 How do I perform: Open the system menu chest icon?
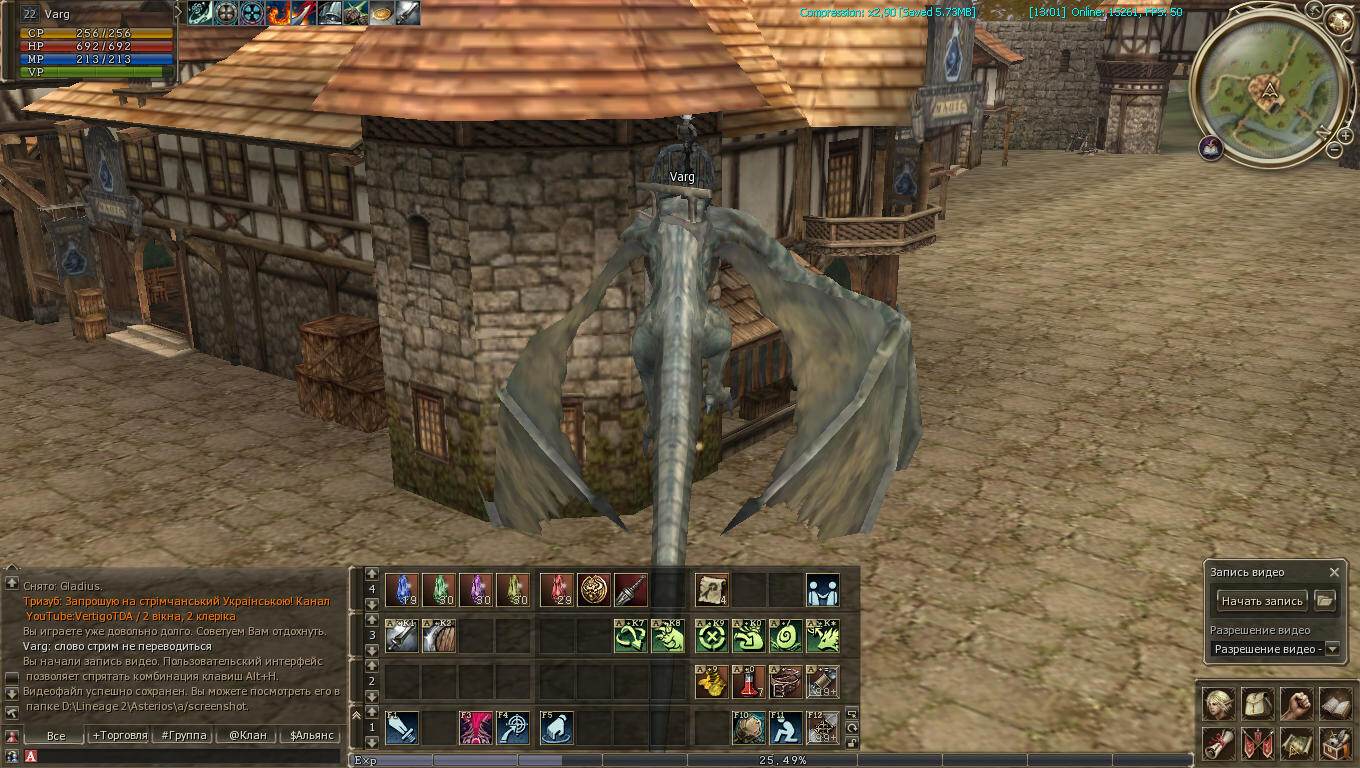tap(1335, 743)
